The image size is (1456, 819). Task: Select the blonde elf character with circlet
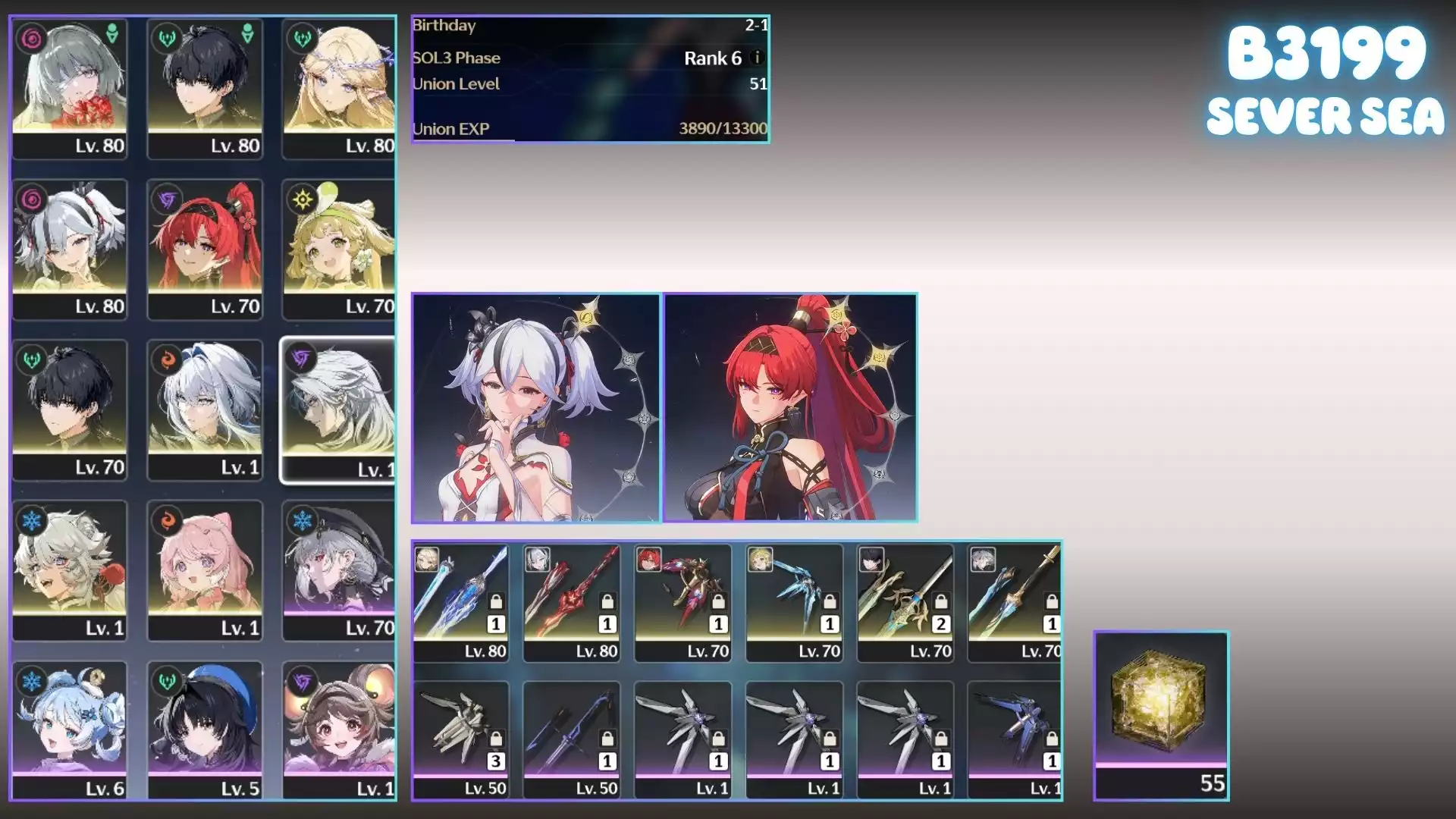[x=339, y=88]
